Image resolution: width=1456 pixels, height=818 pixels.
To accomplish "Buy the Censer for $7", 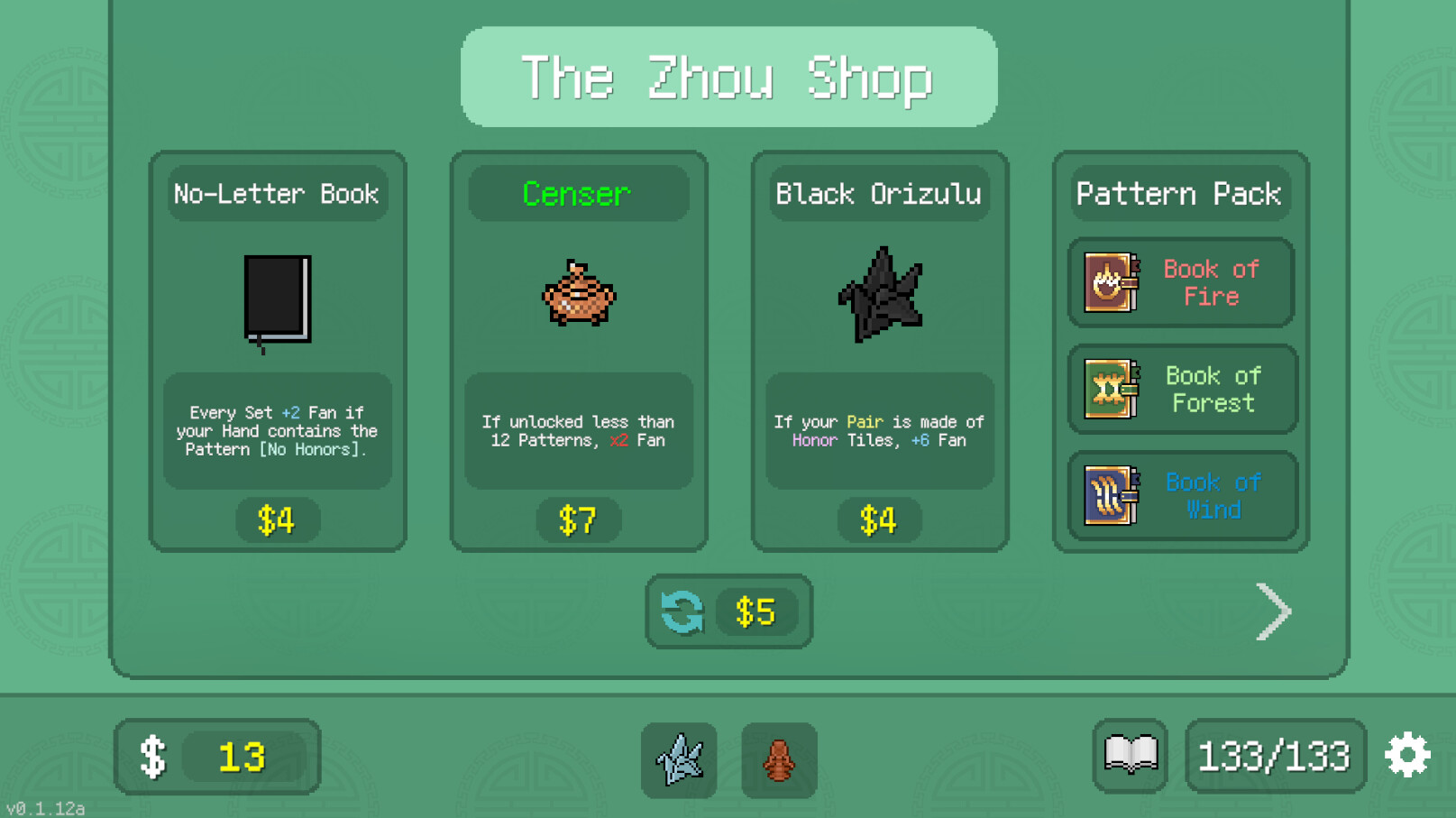I will 578,519.
